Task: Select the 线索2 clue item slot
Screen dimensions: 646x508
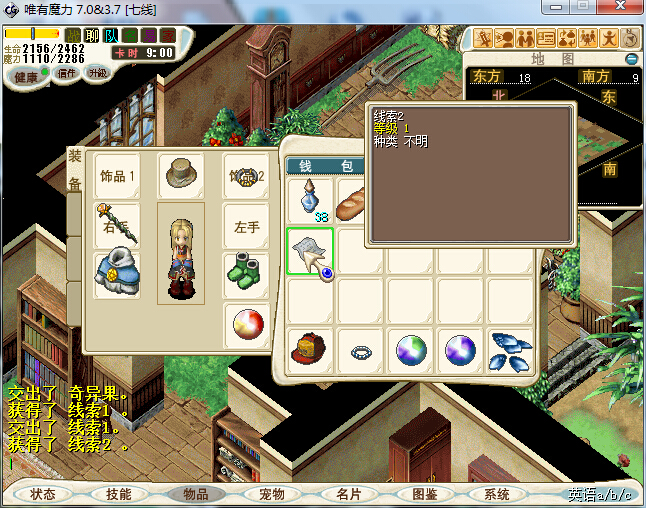Action: click(x=311, y=251)
